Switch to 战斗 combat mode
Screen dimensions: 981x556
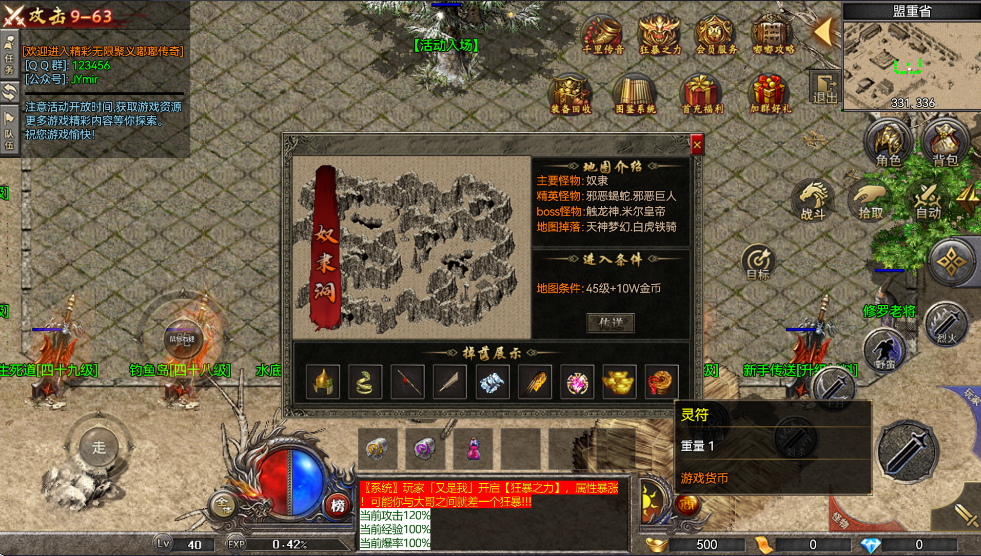[x=813, y=199]
